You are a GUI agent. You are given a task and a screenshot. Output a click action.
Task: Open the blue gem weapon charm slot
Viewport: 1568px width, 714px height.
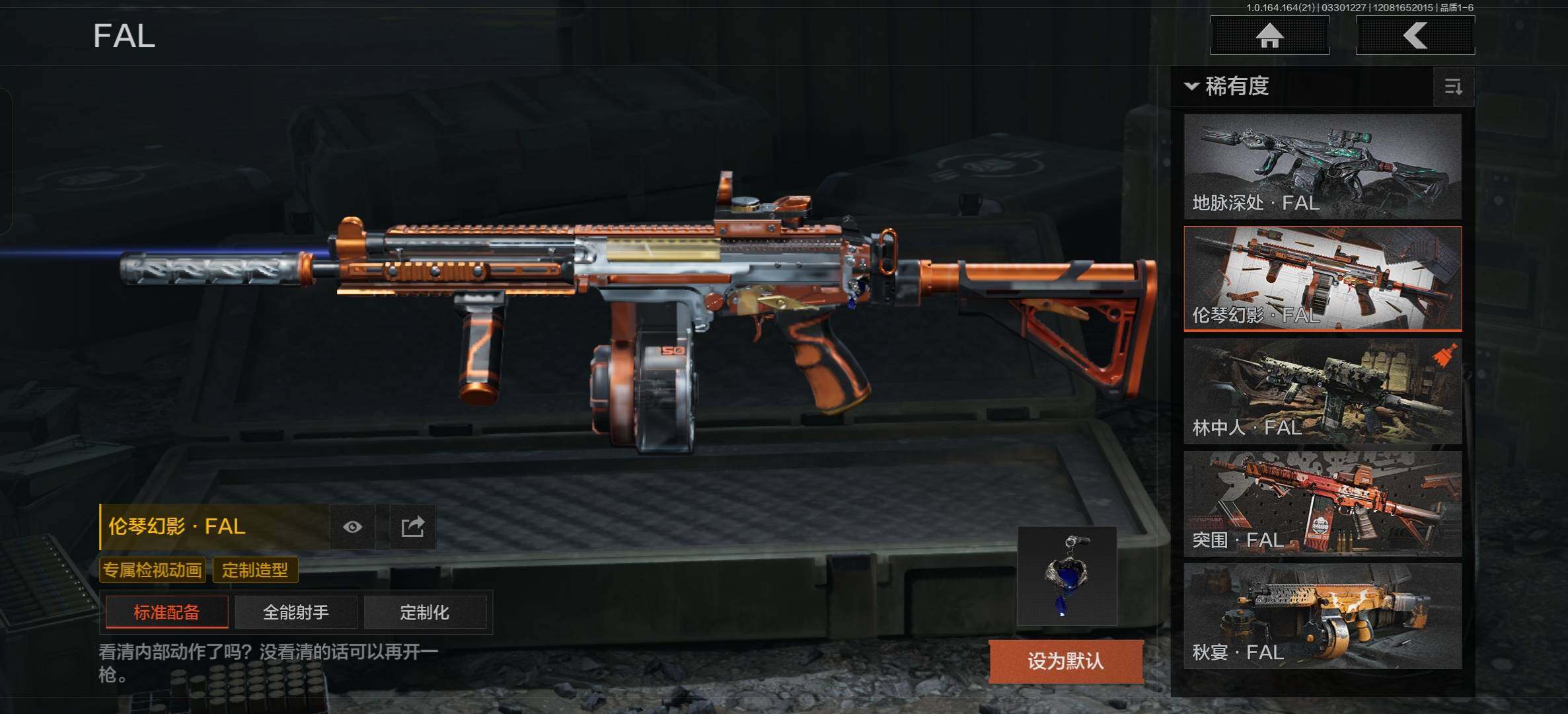click(x=1066, y=576)
